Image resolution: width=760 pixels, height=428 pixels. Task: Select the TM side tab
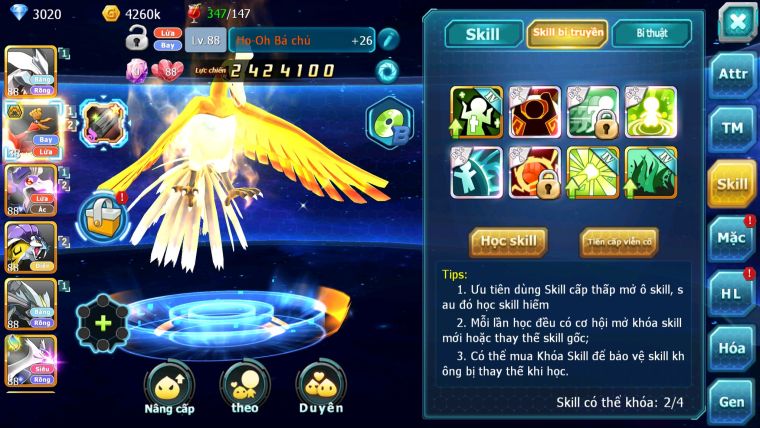[732, 128]
